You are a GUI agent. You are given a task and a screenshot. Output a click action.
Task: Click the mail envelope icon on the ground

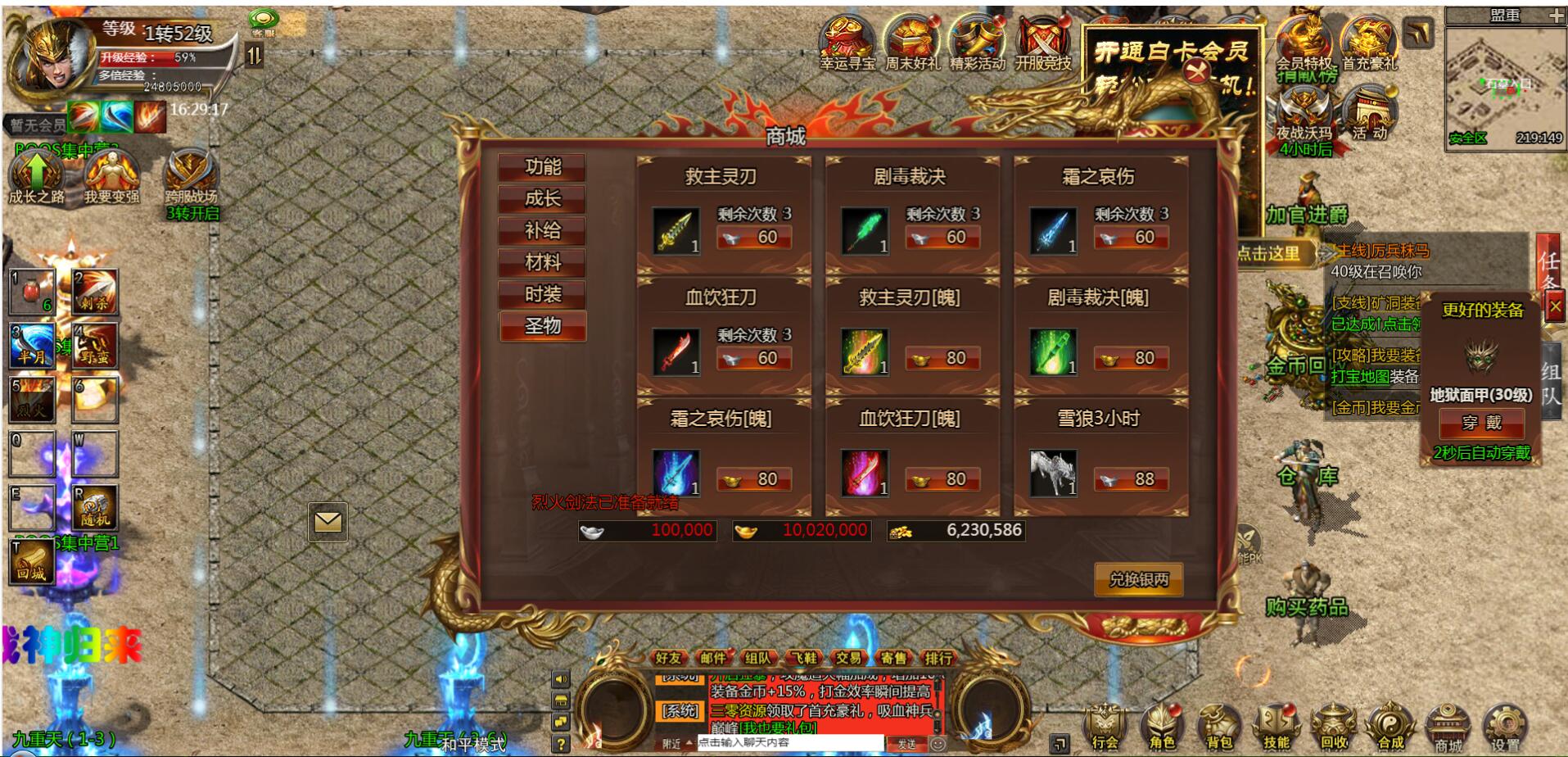pyautogui.click(x=328, y=520)
